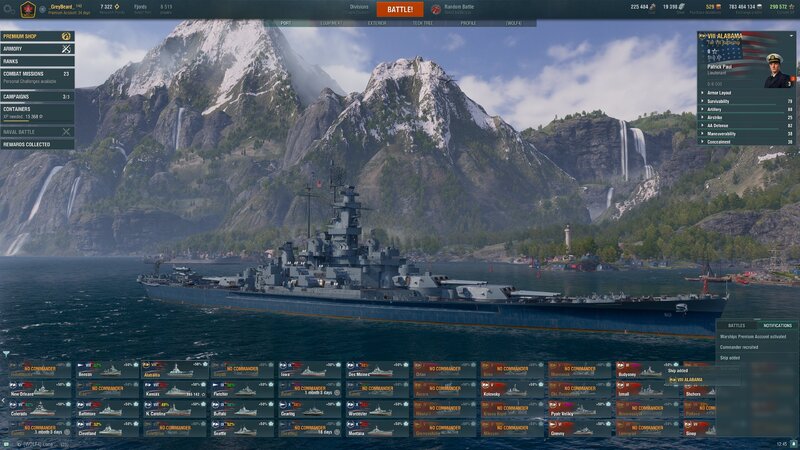
Task: Switch to the Exterior tab
Action: (377, 23)
